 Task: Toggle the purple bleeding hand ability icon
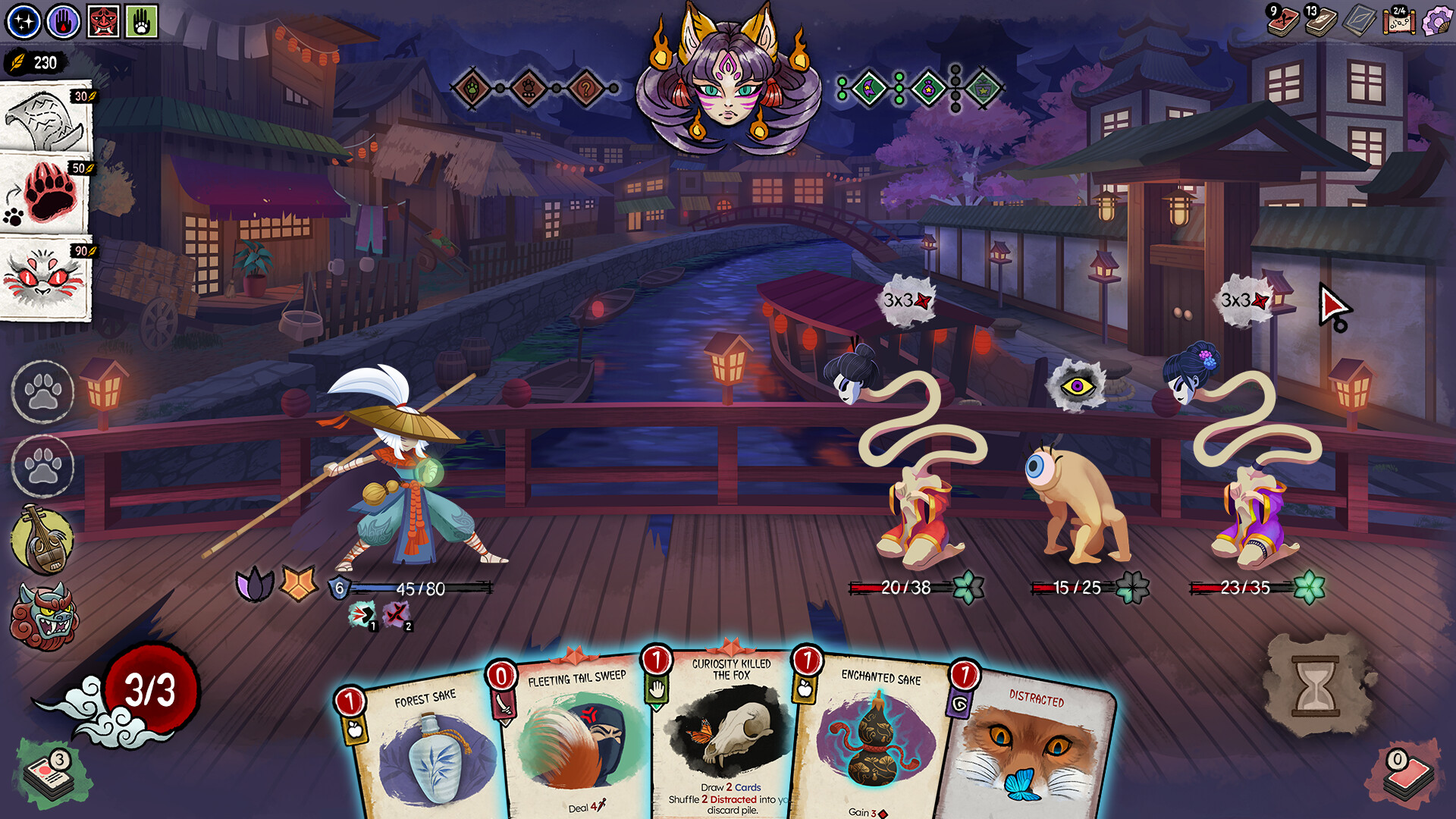pos(64,20)
